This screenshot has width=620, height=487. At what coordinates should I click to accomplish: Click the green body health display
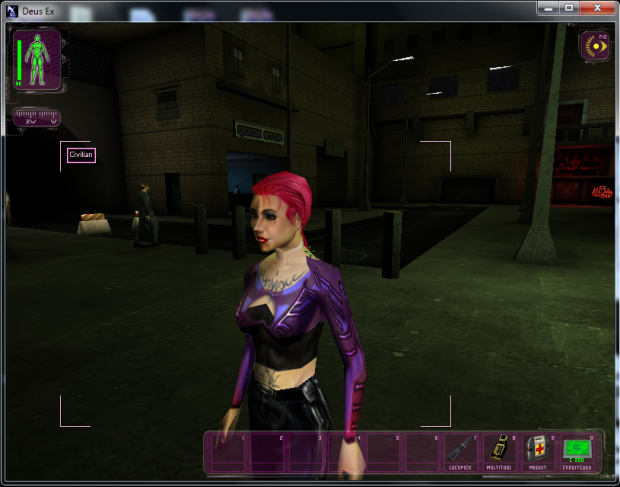coord(39,59)
